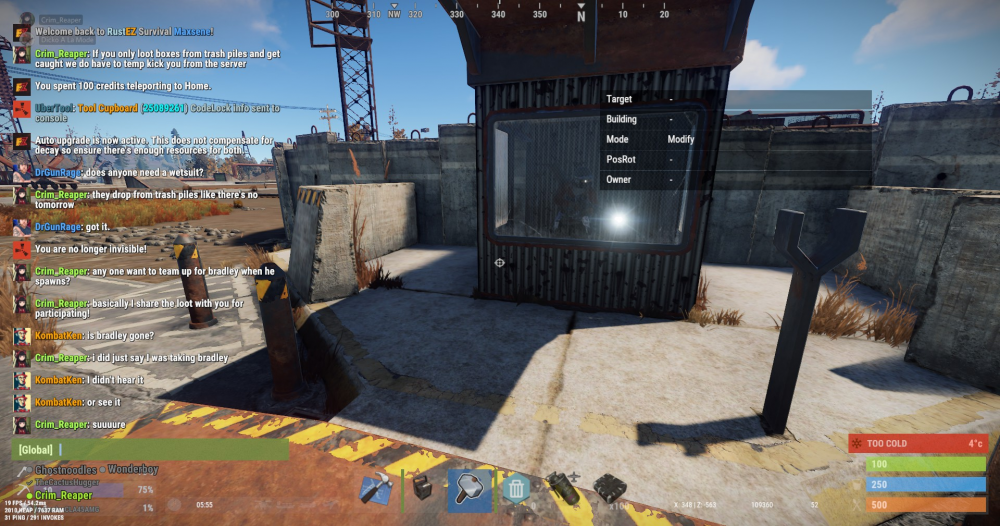Select the building plan hotbar slot
1000x526 pixels.
[376, 489]
